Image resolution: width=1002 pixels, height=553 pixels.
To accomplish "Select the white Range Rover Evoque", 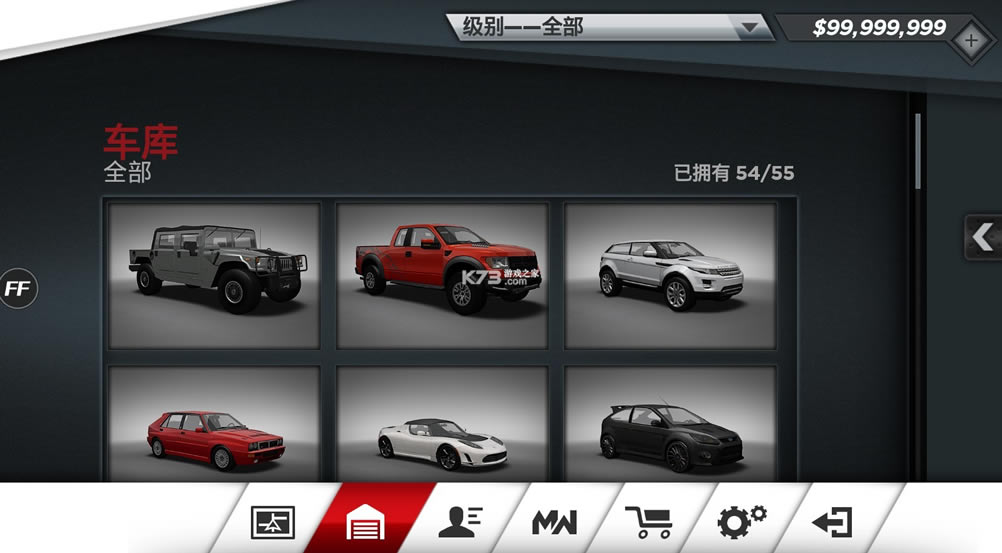I will (x=670, y=275).
